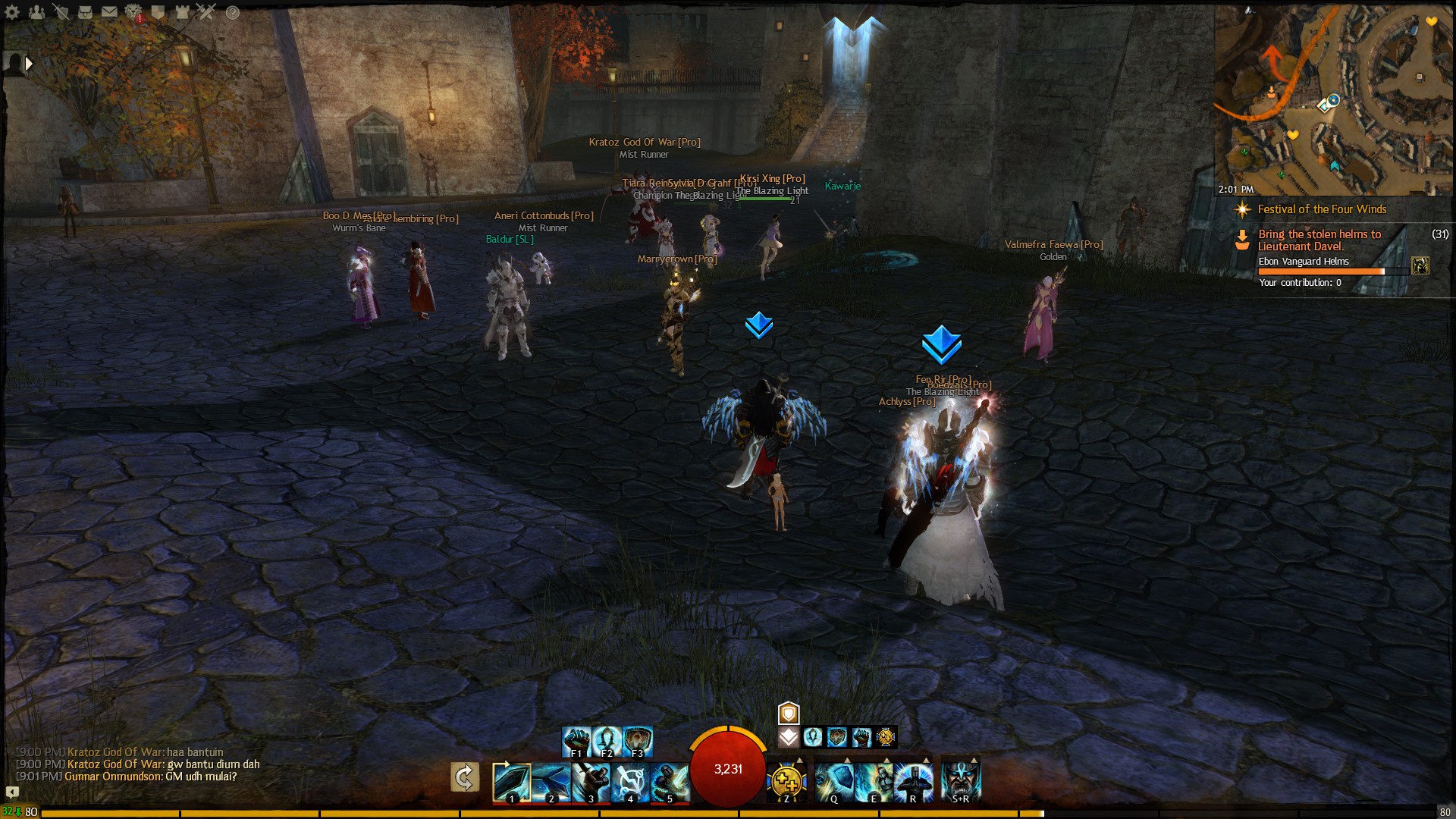This screenshot has height=819, width=1456.
Task: Open the inventory bag icon
Action: tap(85, 12)
